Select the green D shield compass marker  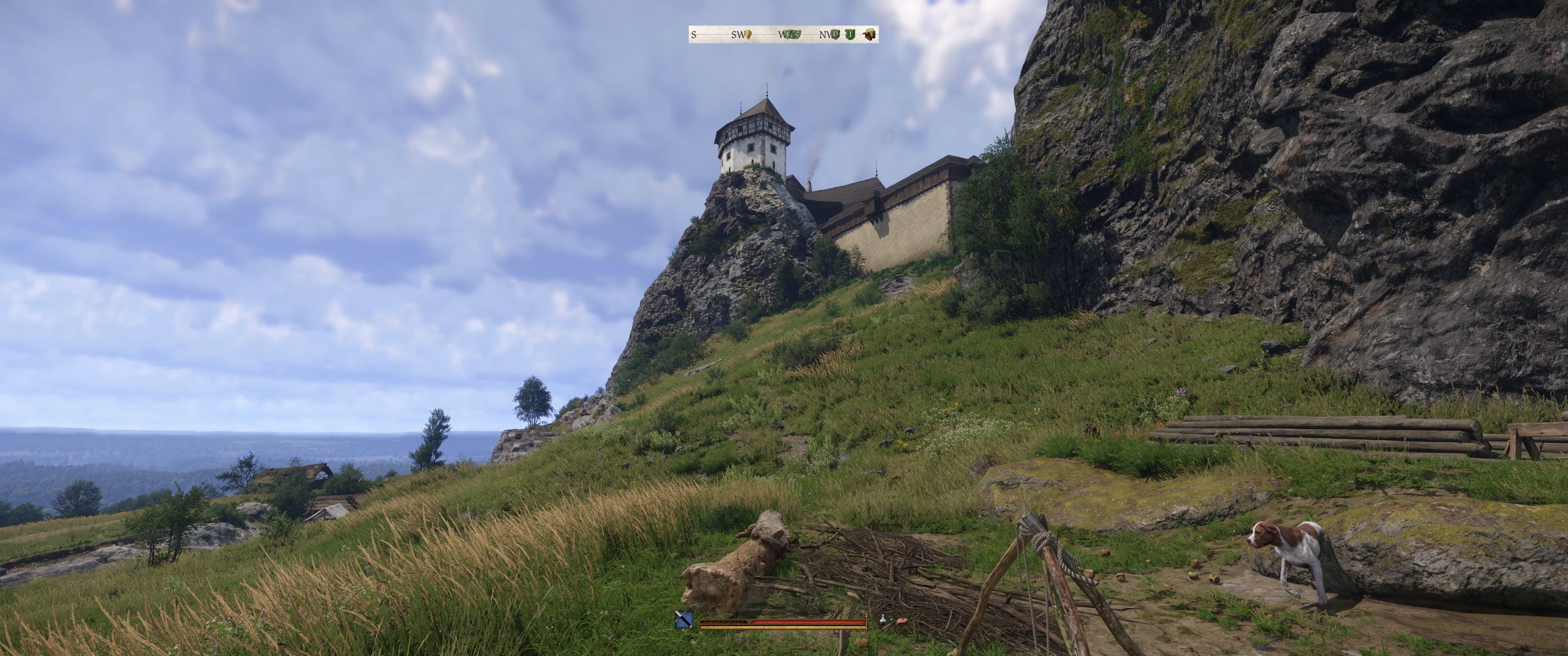pyautogui.click(x=835, y=35)
